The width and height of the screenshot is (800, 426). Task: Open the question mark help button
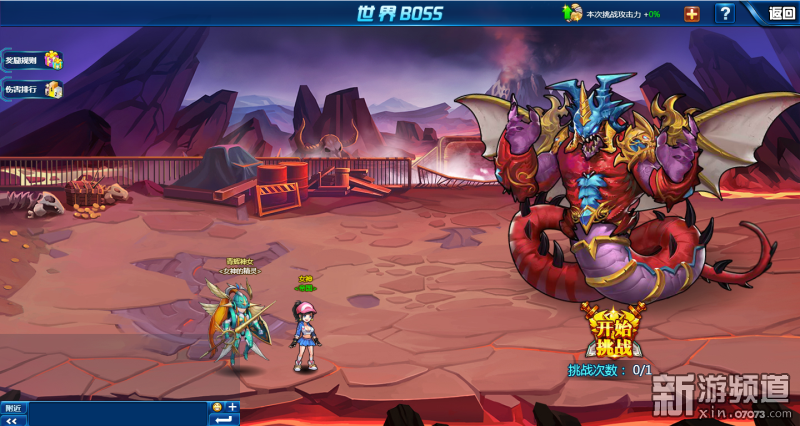click(725, 13)
